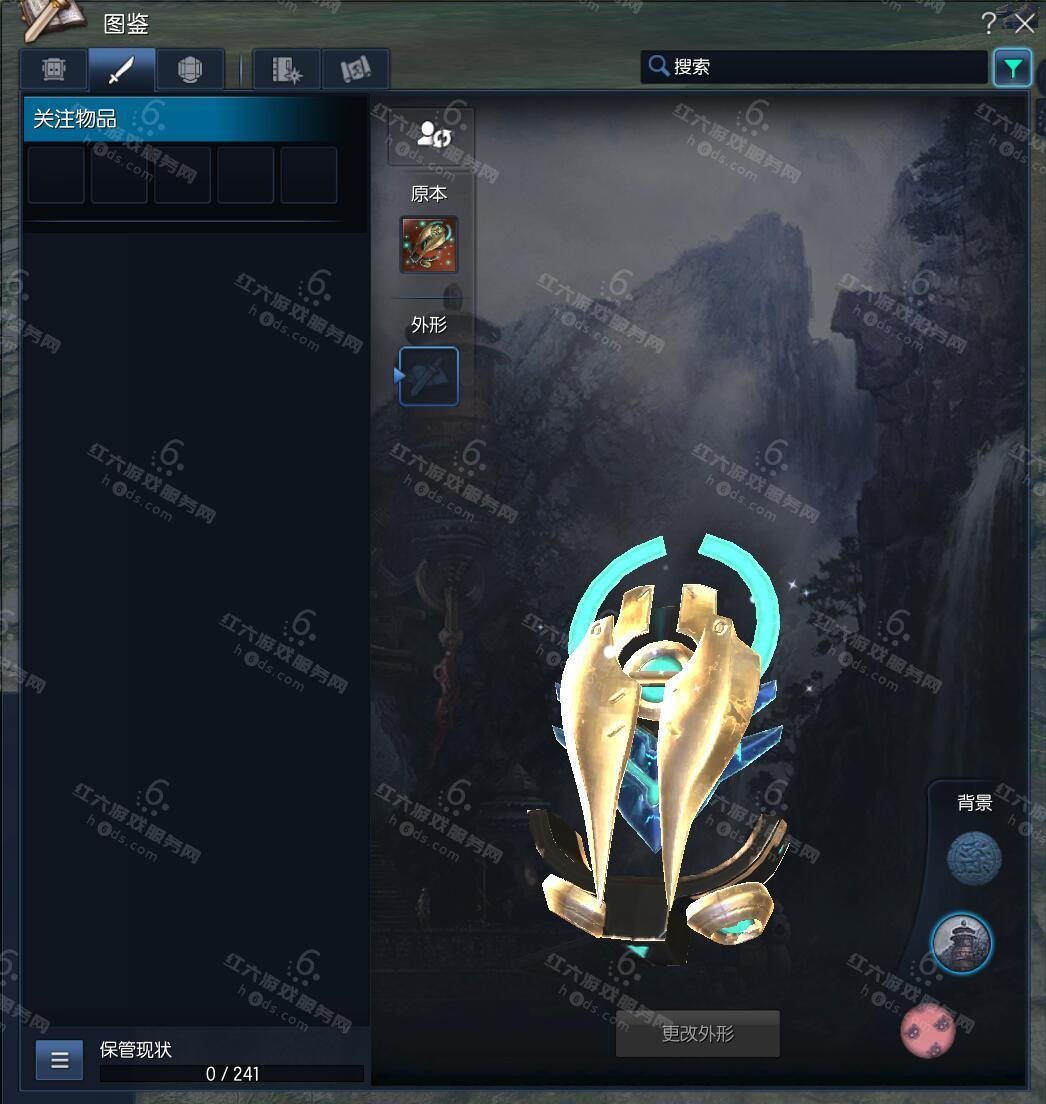Select the 原本 original item icon
The image size is (1046, 1104).
[429, 244]
